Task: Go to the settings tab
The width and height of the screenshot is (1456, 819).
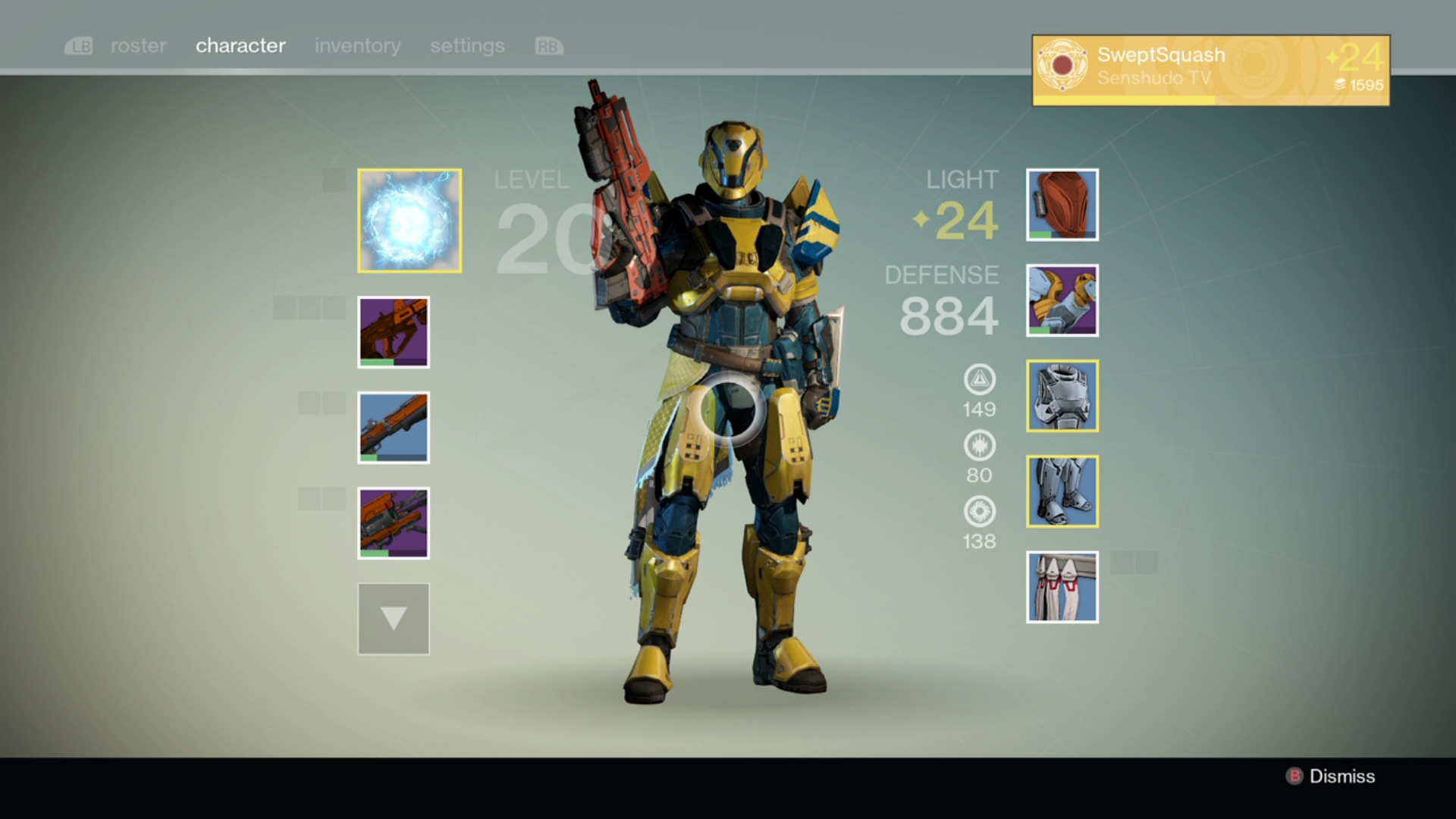Action: (467, 46)
